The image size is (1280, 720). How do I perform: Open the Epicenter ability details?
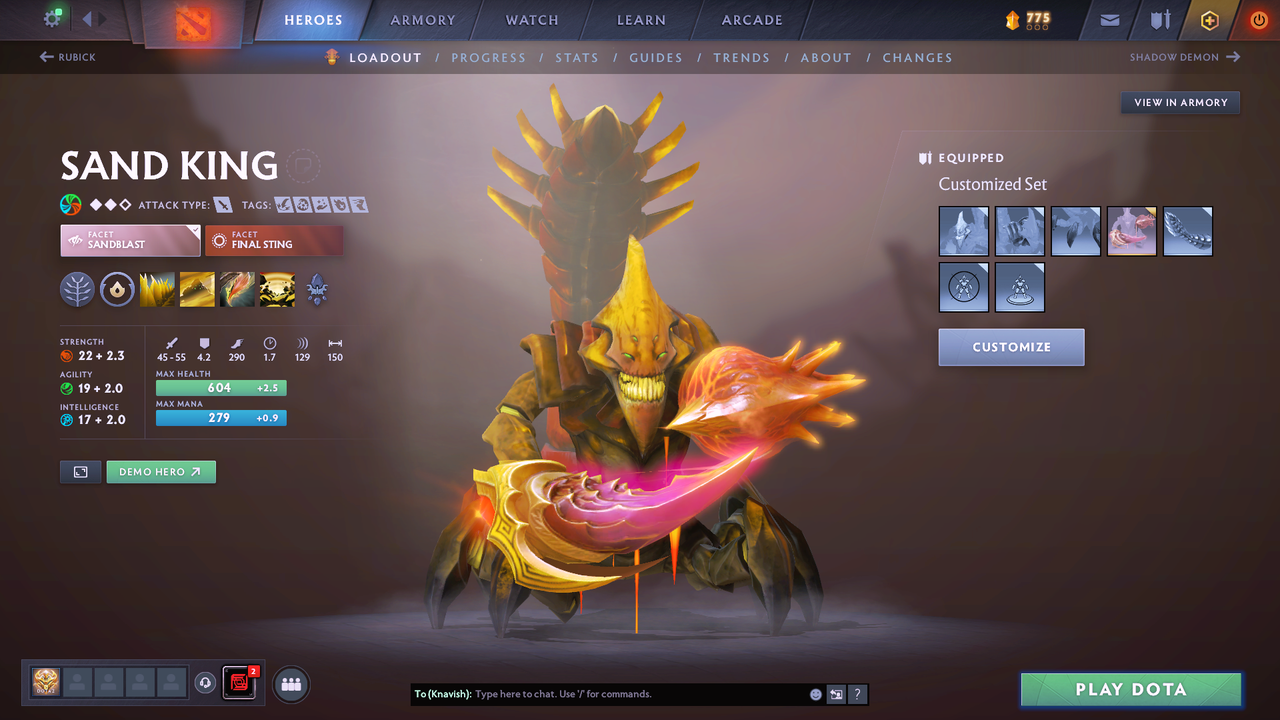pos(277,290)
